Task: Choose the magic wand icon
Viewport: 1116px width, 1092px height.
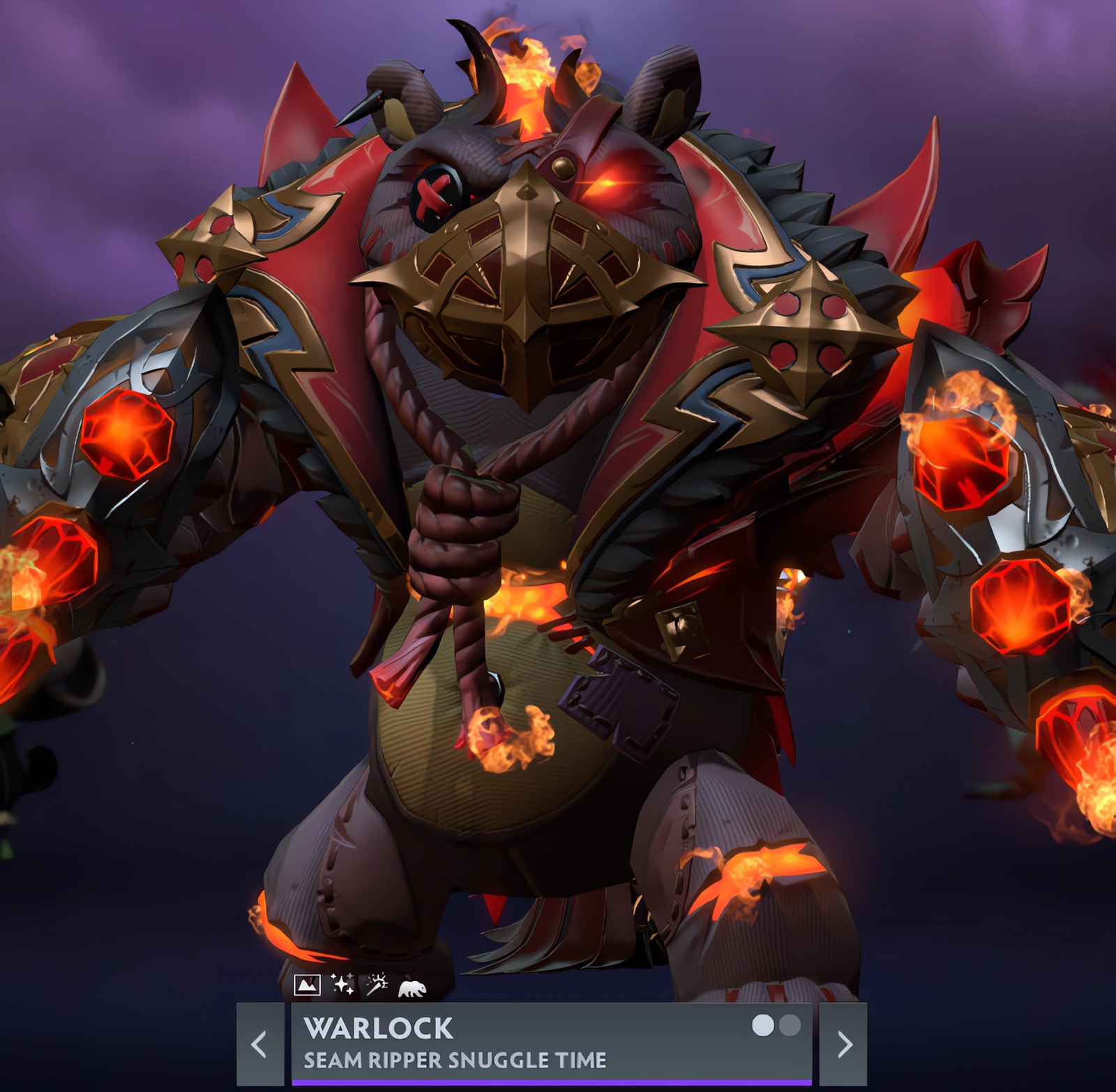Action: pyautogui.click(x=377, y=984)
